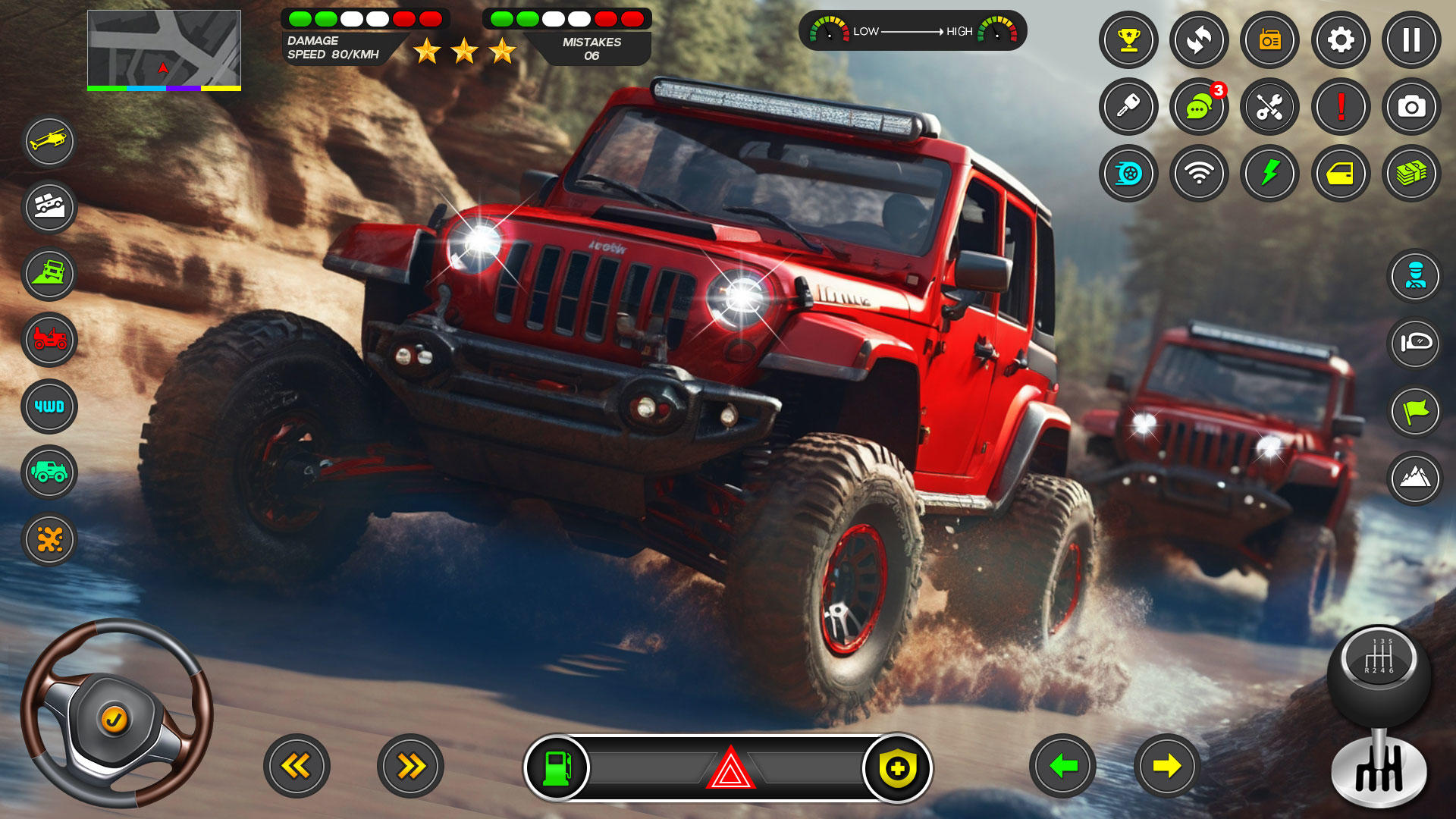Enable the hazard warning lights

coord(728,768)
